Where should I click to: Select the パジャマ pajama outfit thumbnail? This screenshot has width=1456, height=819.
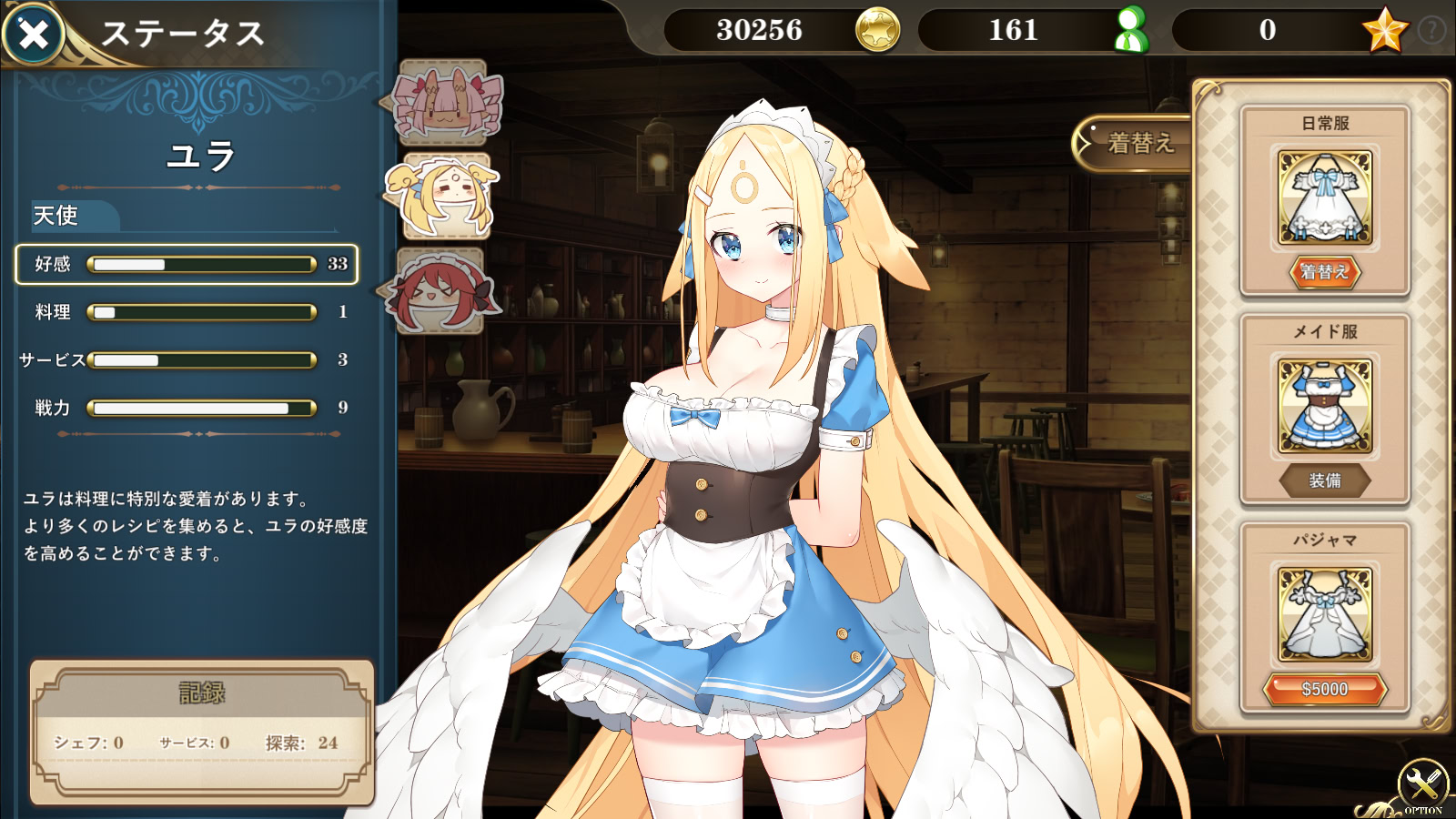pos(1325,614)
